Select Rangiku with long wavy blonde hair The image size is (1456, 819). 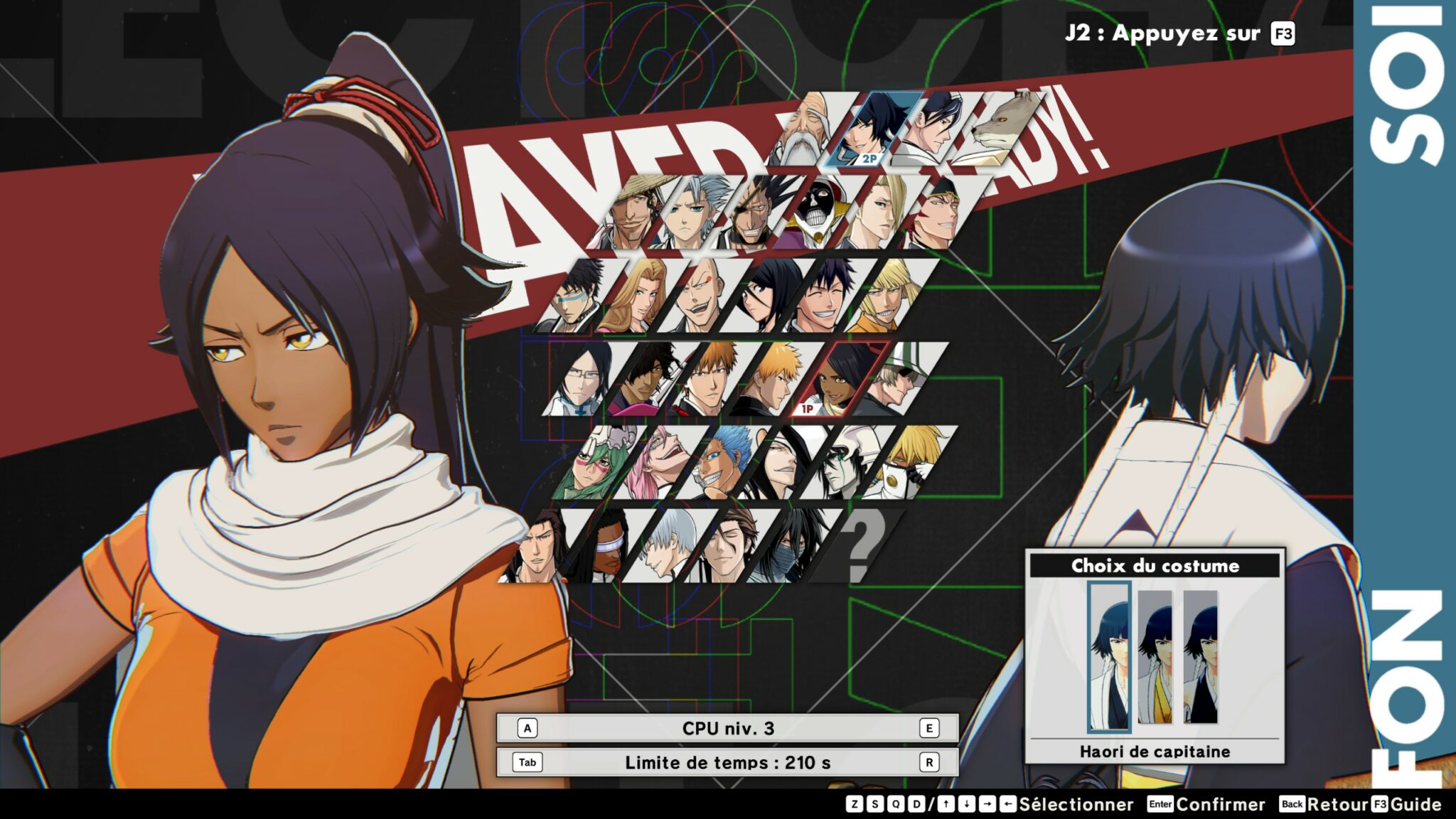633,296
